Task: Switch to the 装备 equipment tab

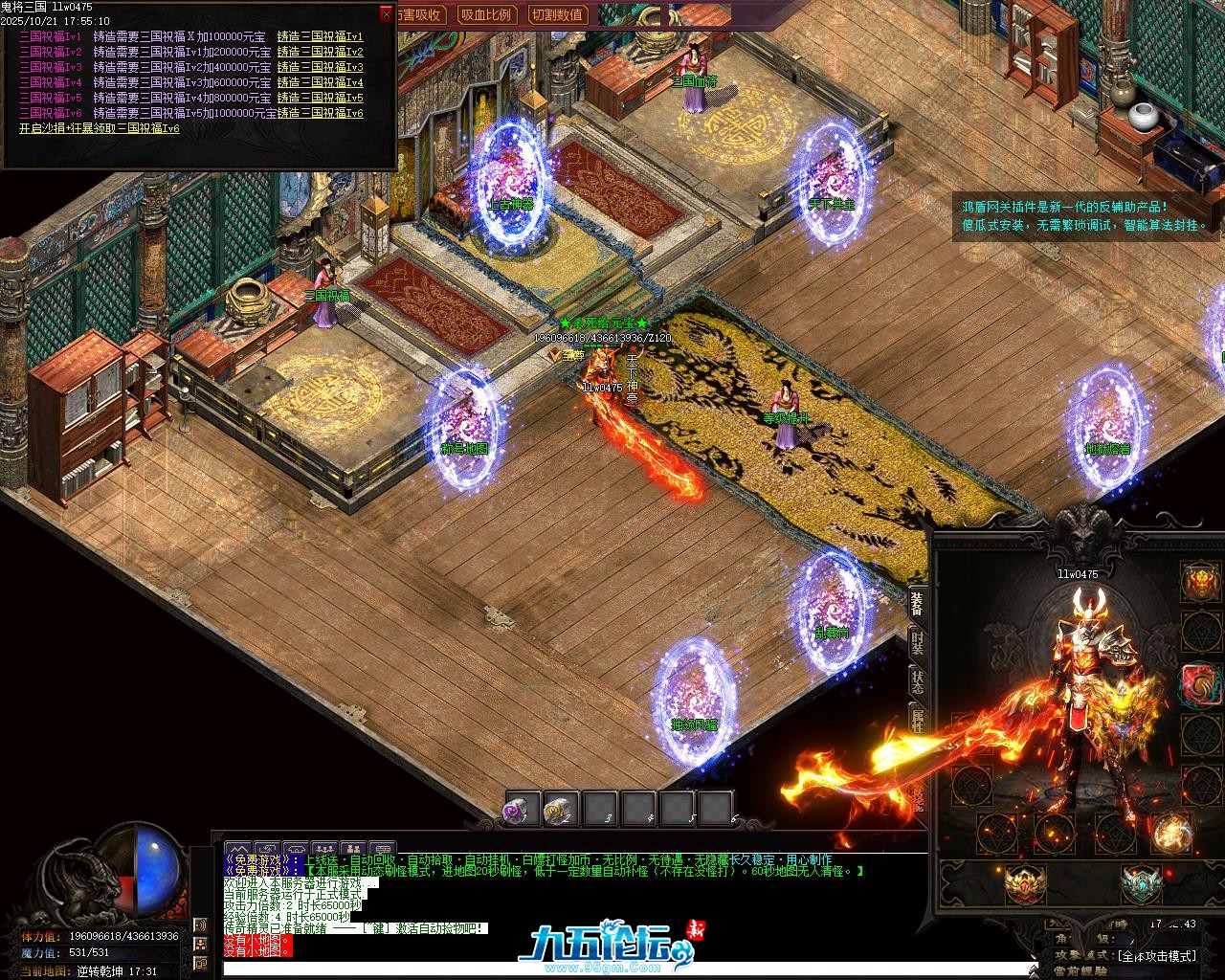Action: [x=917, y=603]
